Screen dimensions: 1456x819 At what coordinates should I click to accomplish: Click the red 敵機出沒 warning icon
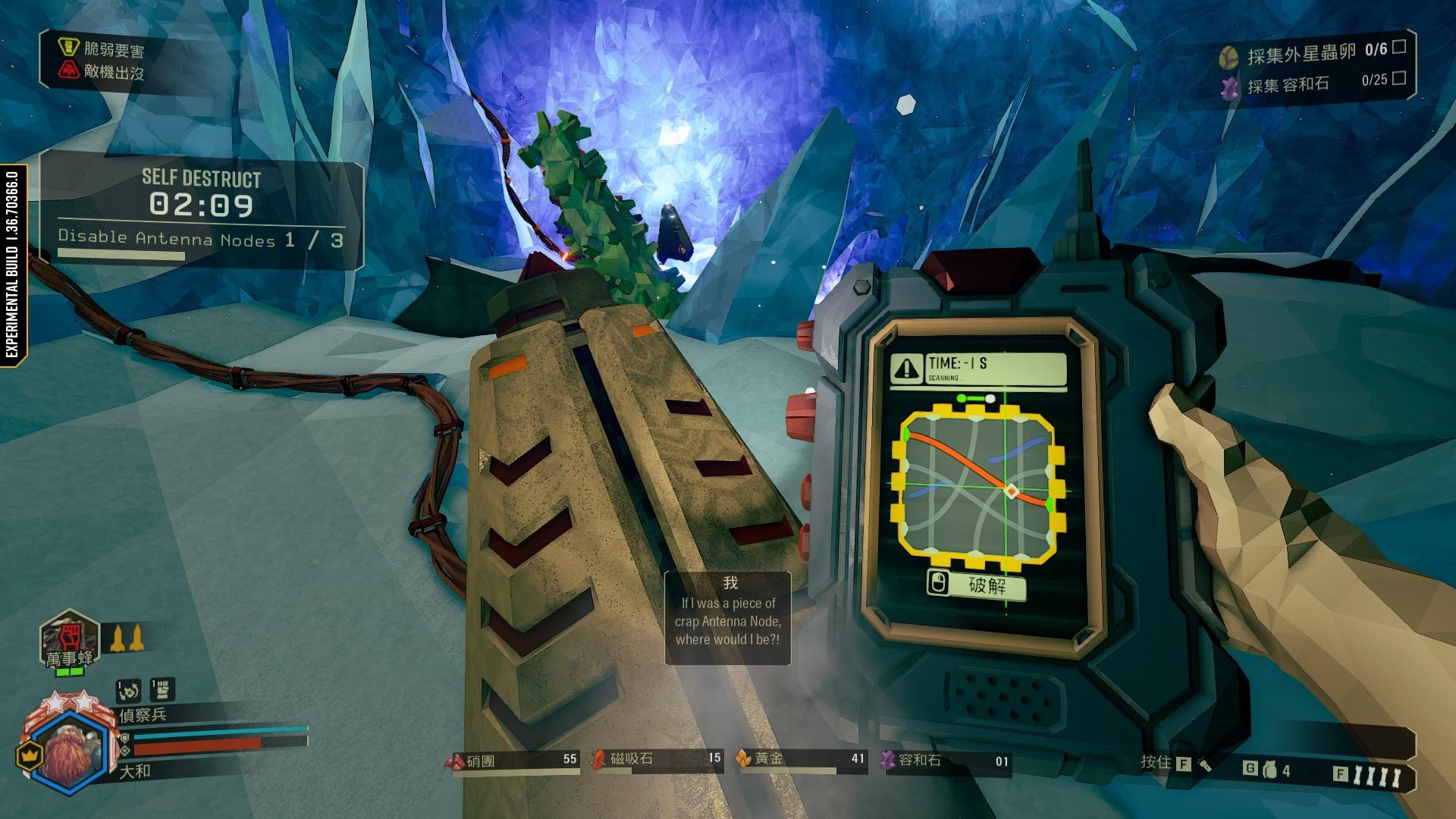coord(69,71)
